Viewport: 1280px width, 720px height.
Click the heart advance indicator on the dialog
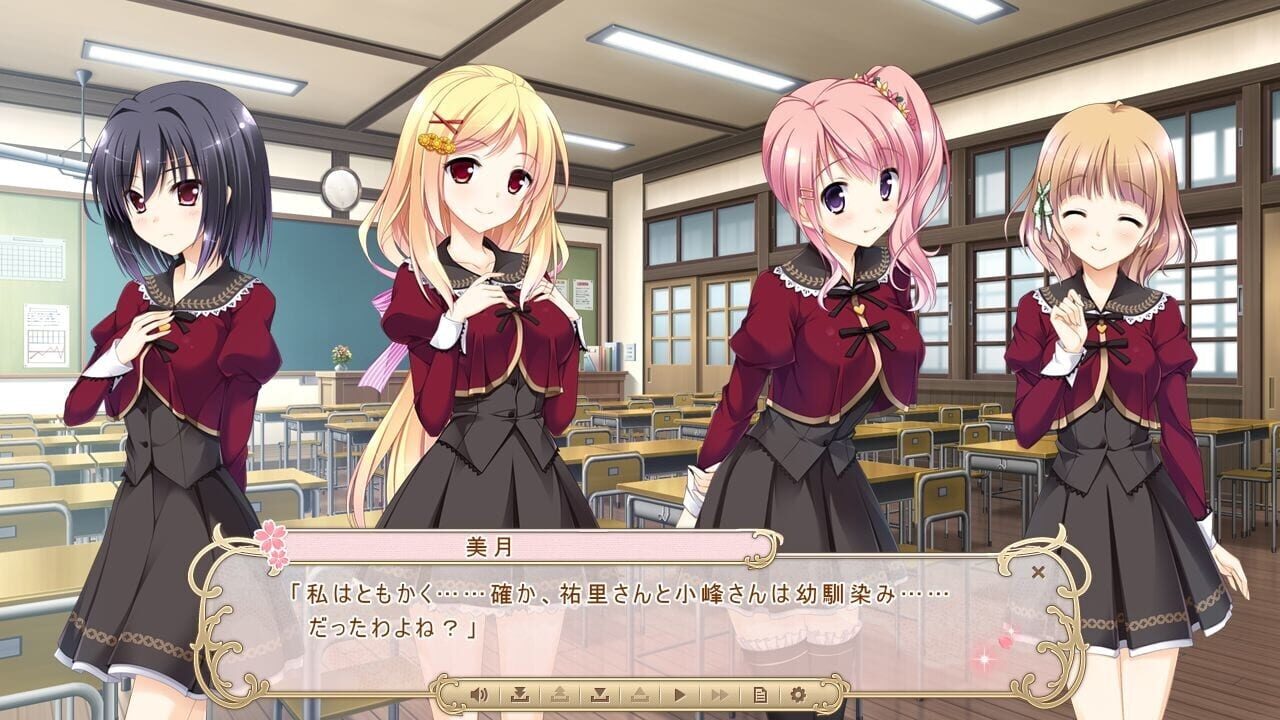tap(1003, 644)
